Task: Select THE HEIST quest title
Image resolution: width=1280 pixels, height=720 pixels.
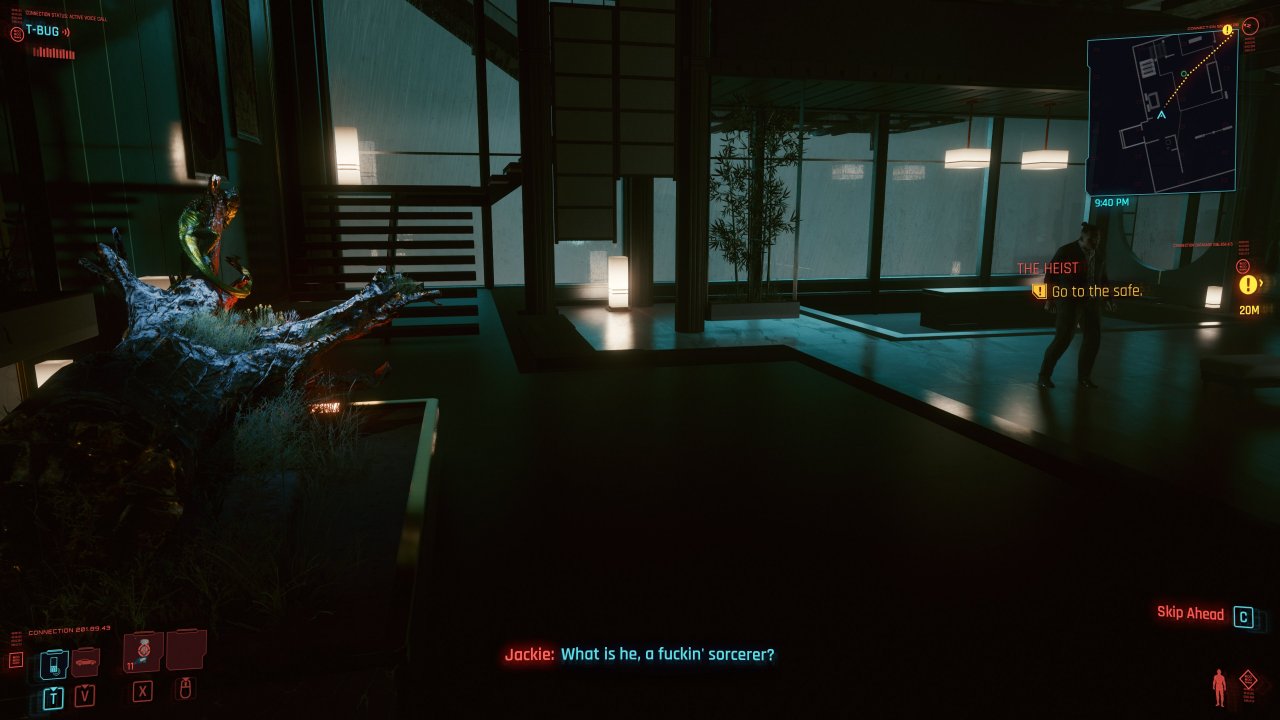Action: (x=1047, y=267)
